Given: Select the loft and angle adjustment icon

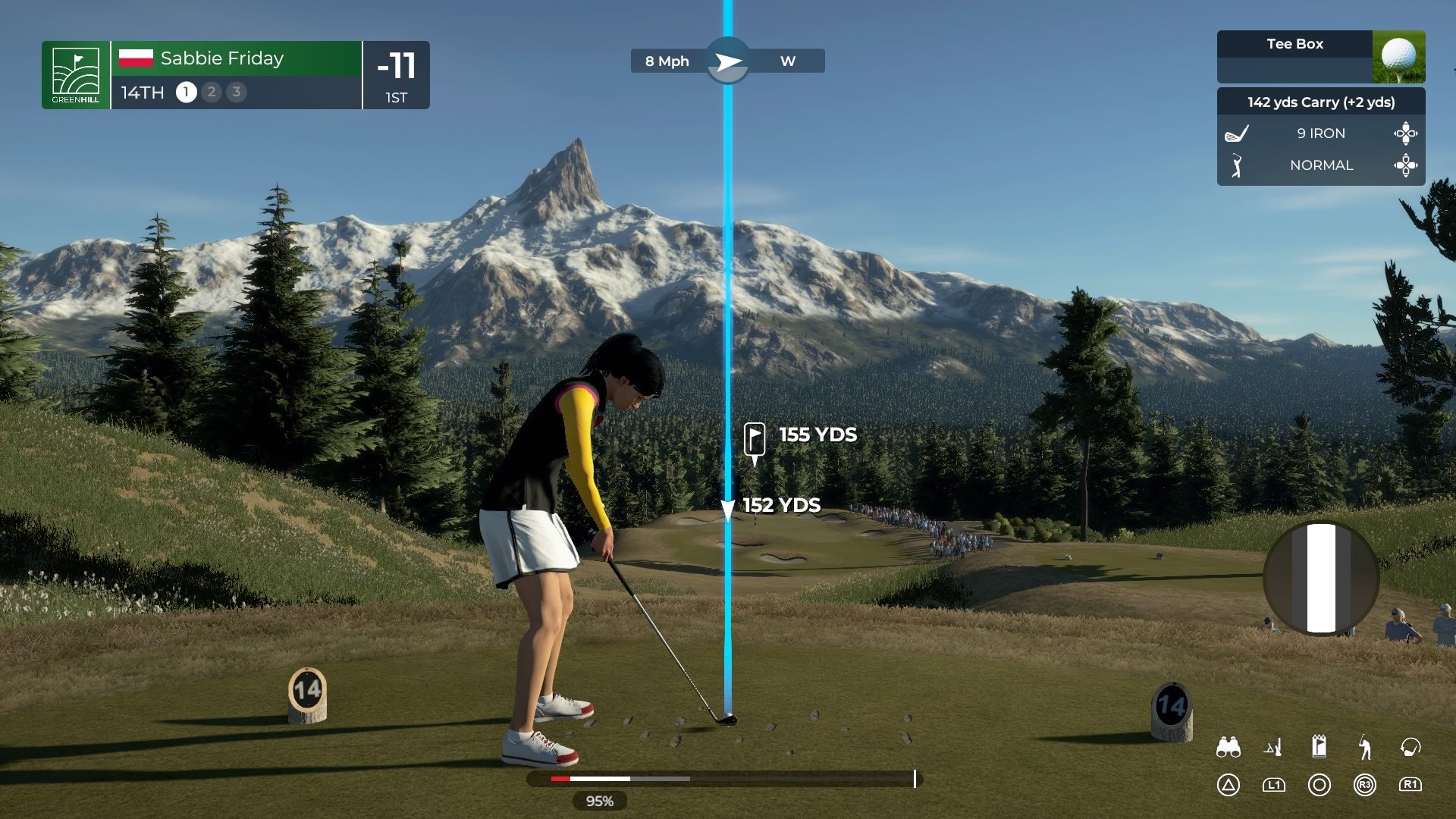Looking at the screenshot, I should point(1273,748).
